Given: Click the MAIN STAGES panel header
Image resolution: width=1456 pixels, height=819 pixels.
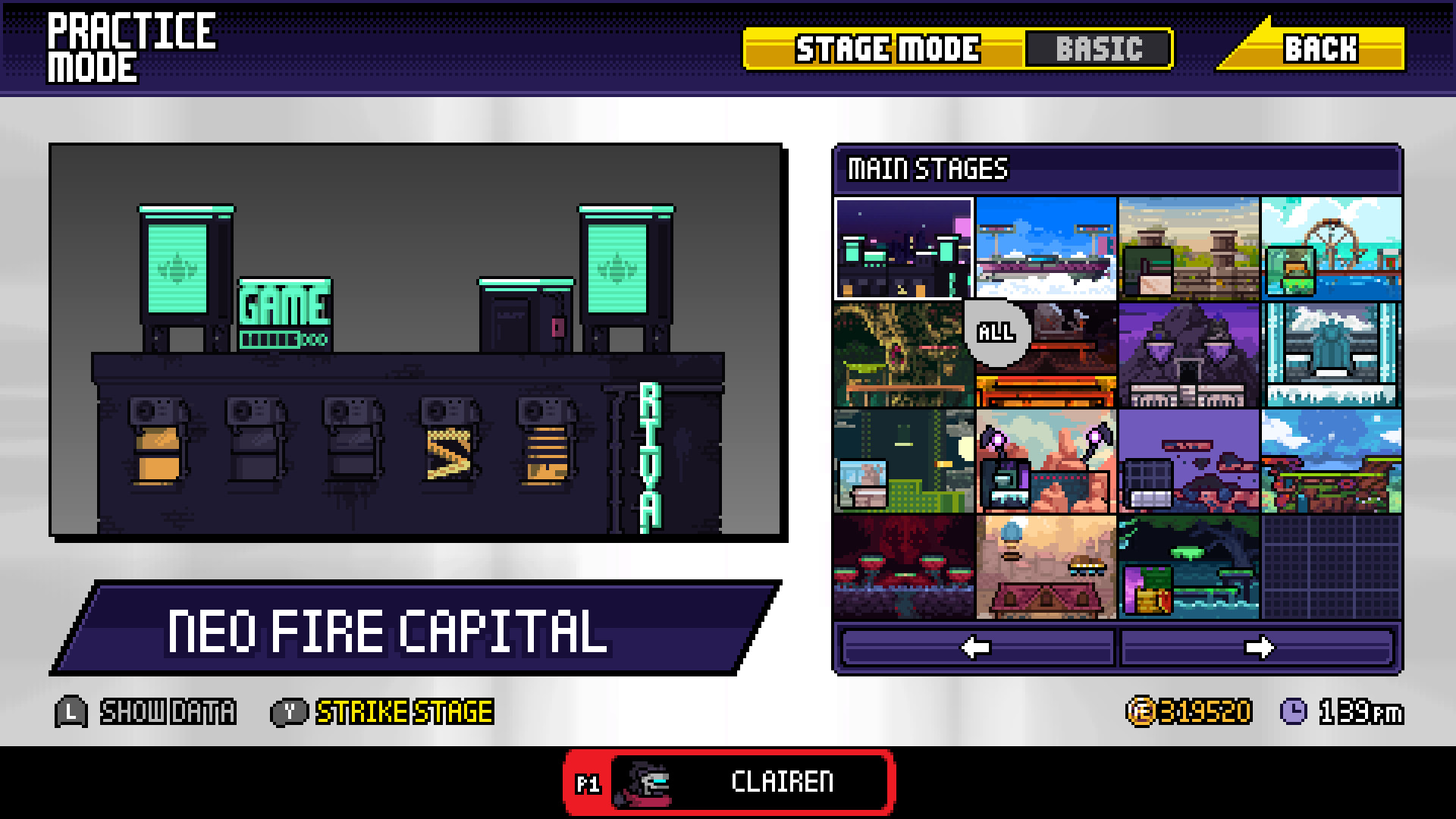Looking at the screenshot, I should point(927,169).
